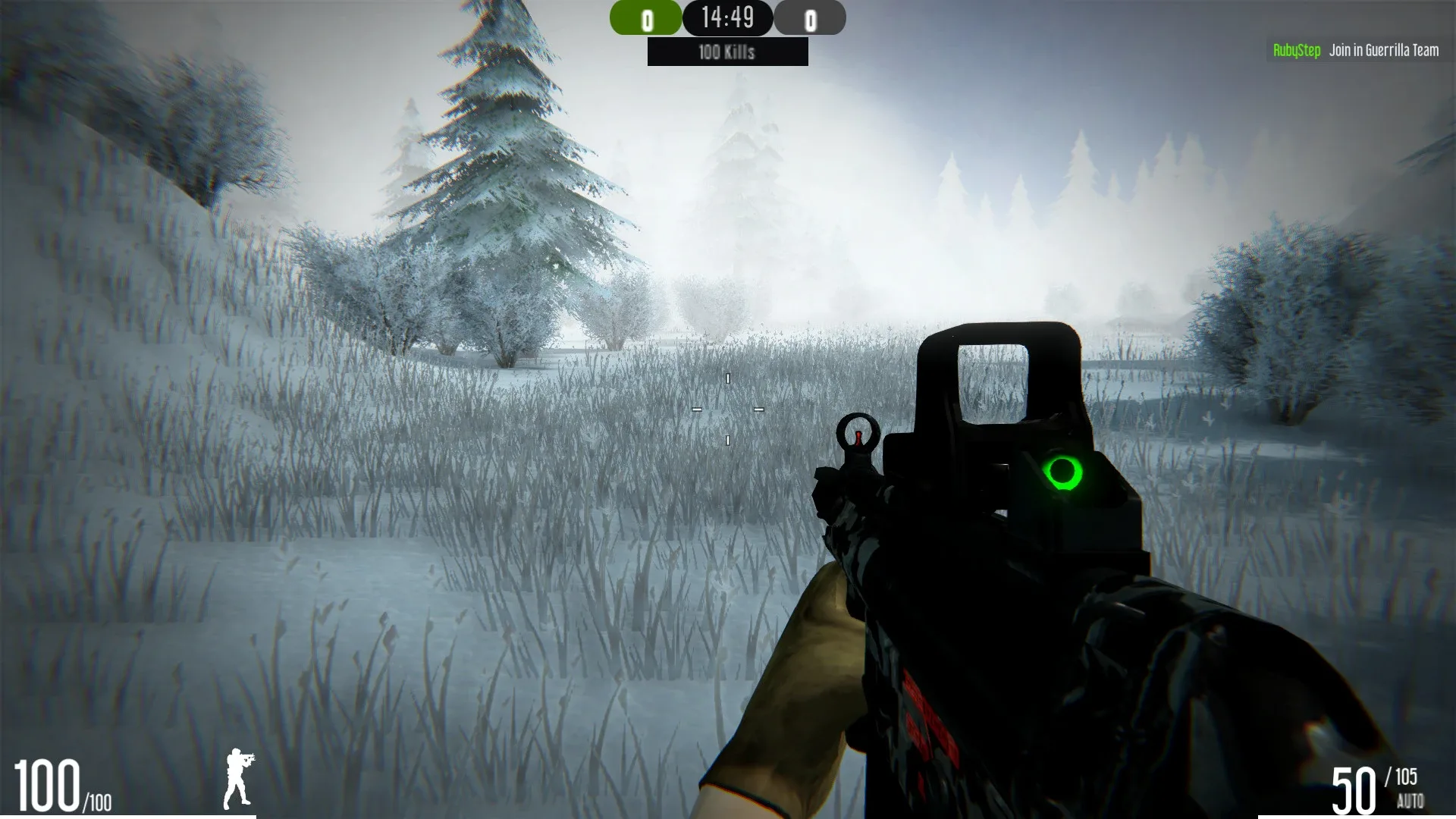Expand the match timer showing 14:49
The image size is (1456, 819).
728,17
